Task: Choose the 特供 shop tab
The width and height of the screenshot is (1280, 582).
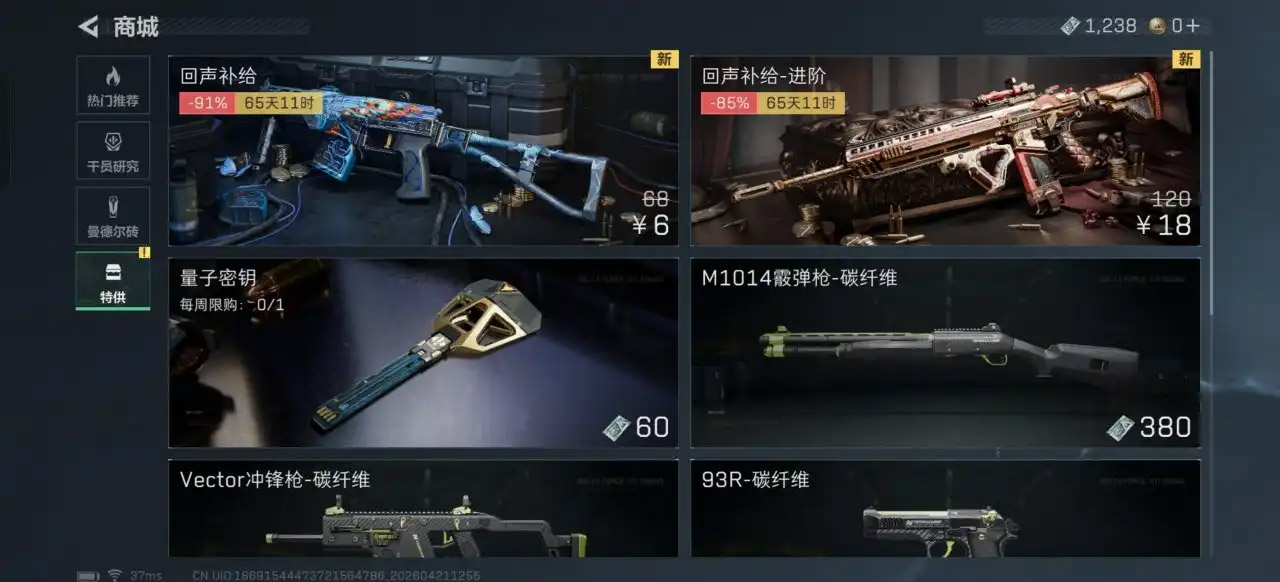Action: click(113, 281)
